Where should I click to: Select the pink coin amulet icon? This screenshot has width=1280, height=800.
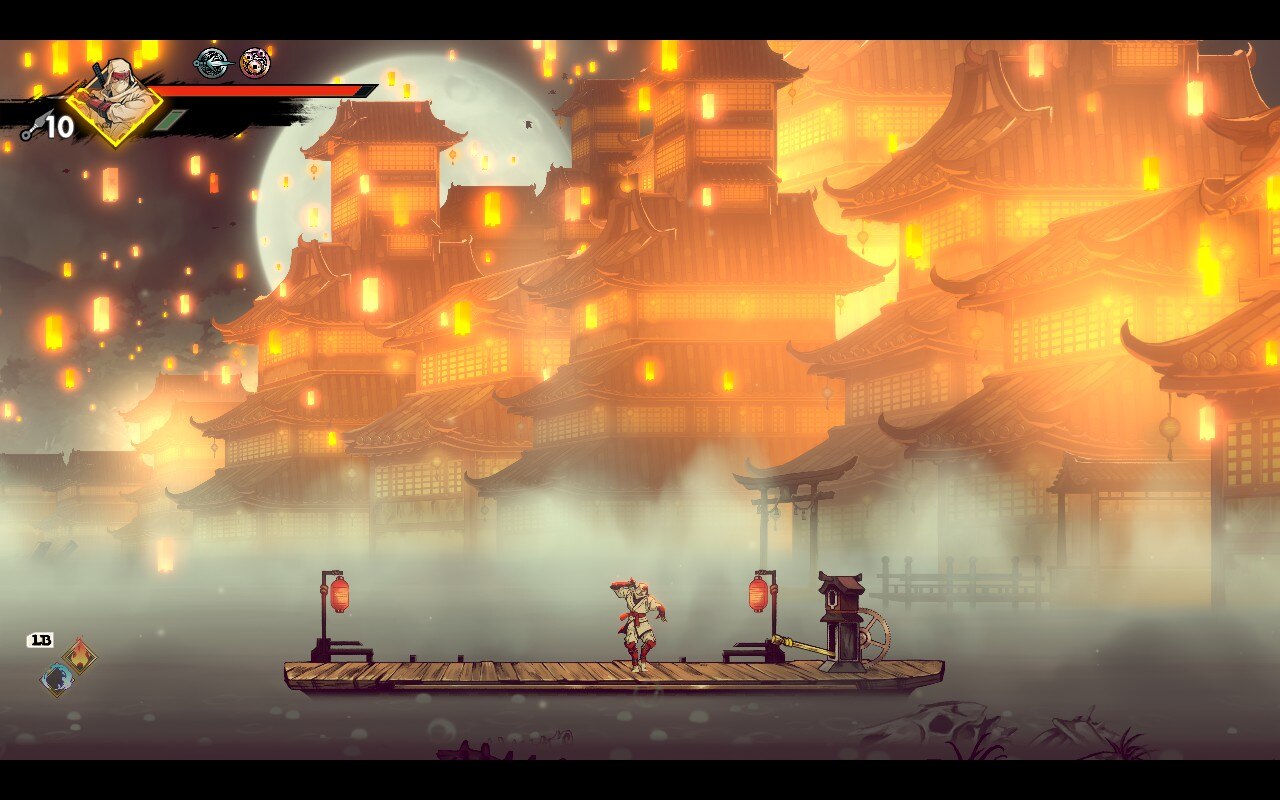click(255, 63)
